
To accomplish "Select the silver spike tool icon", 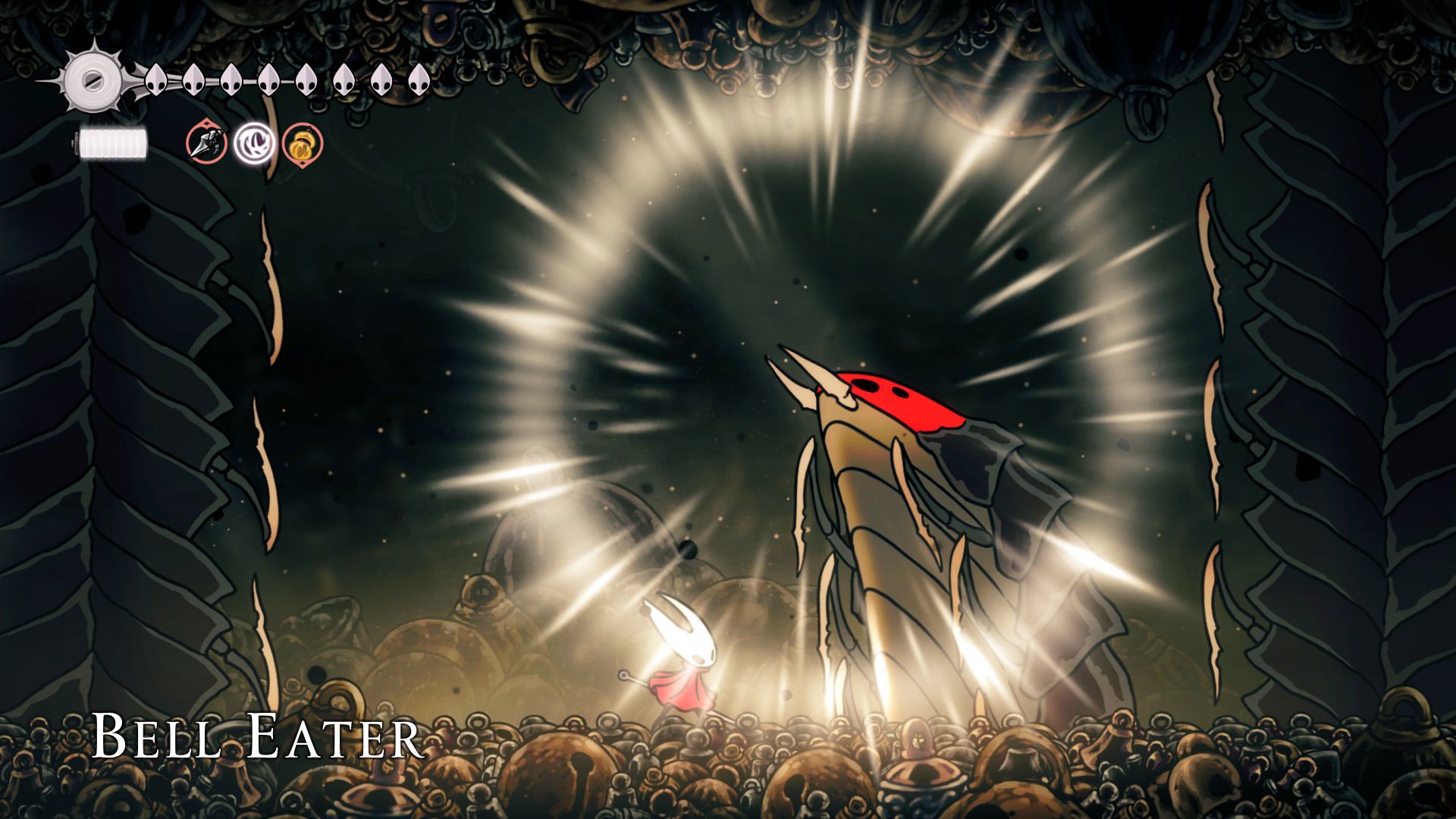I will tap(207, 143).
